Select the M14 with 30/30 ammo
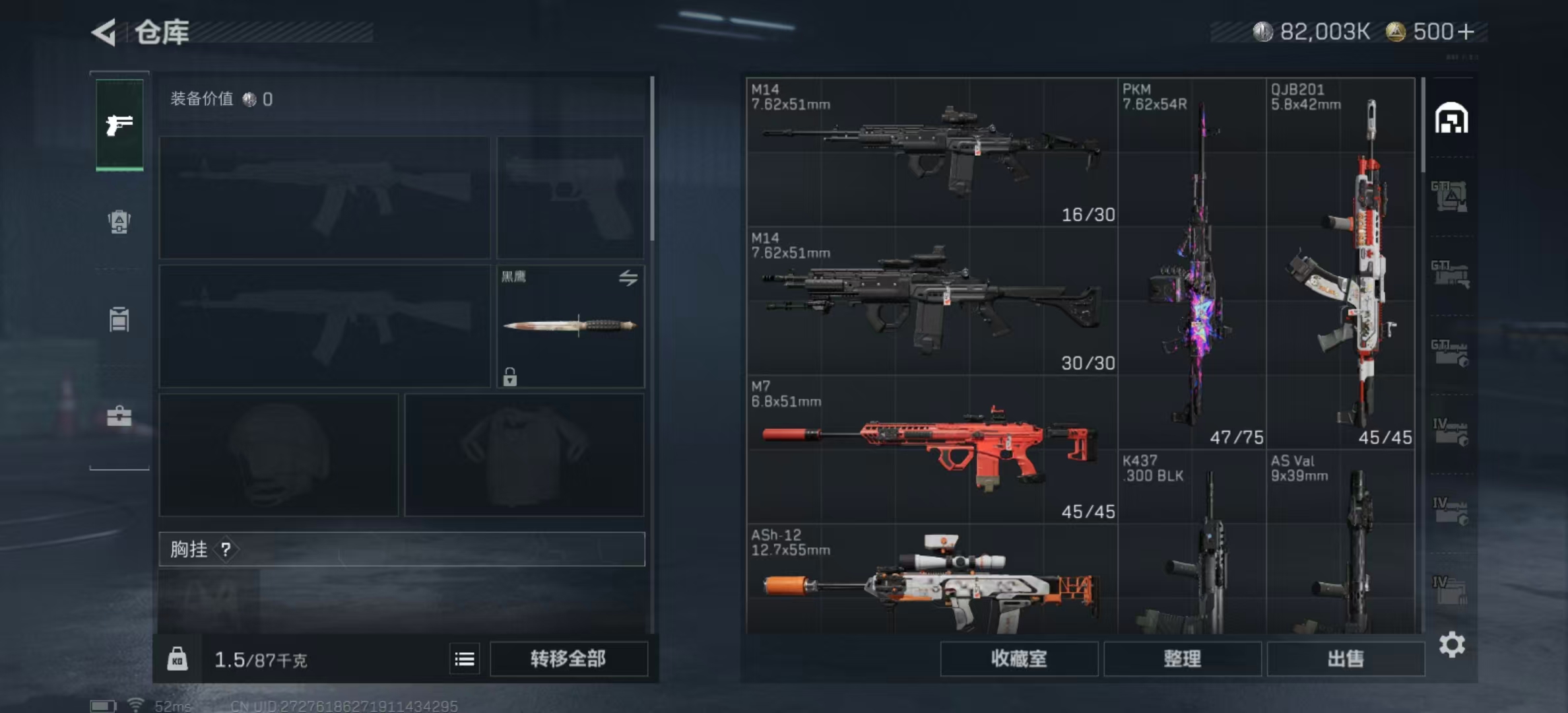The width and height of the screenshot is (1568, 713). click(x=931, y=300)
